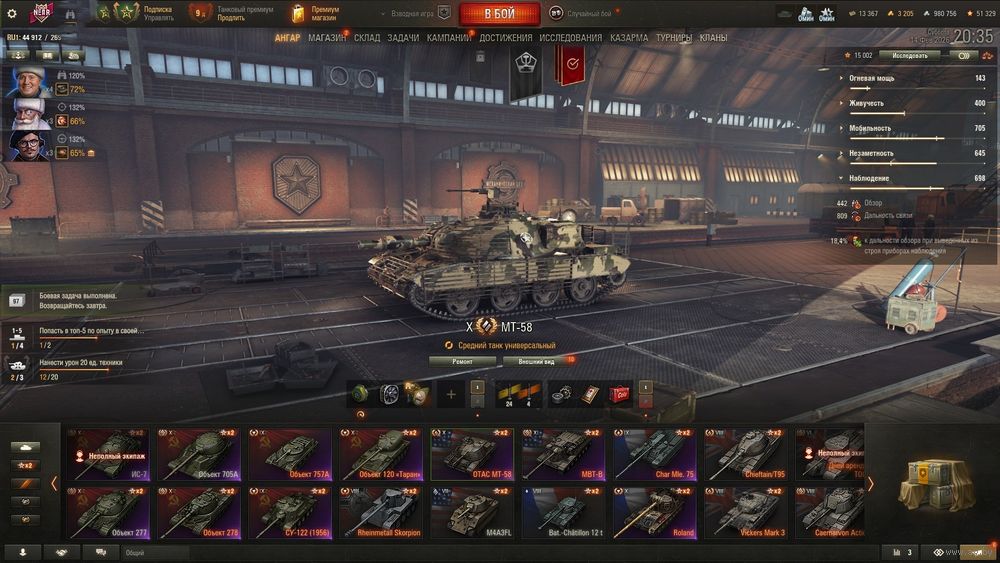Open the loot crates in the corner
The height and width of the screenshot is (563, 1000).
point(934,484)
